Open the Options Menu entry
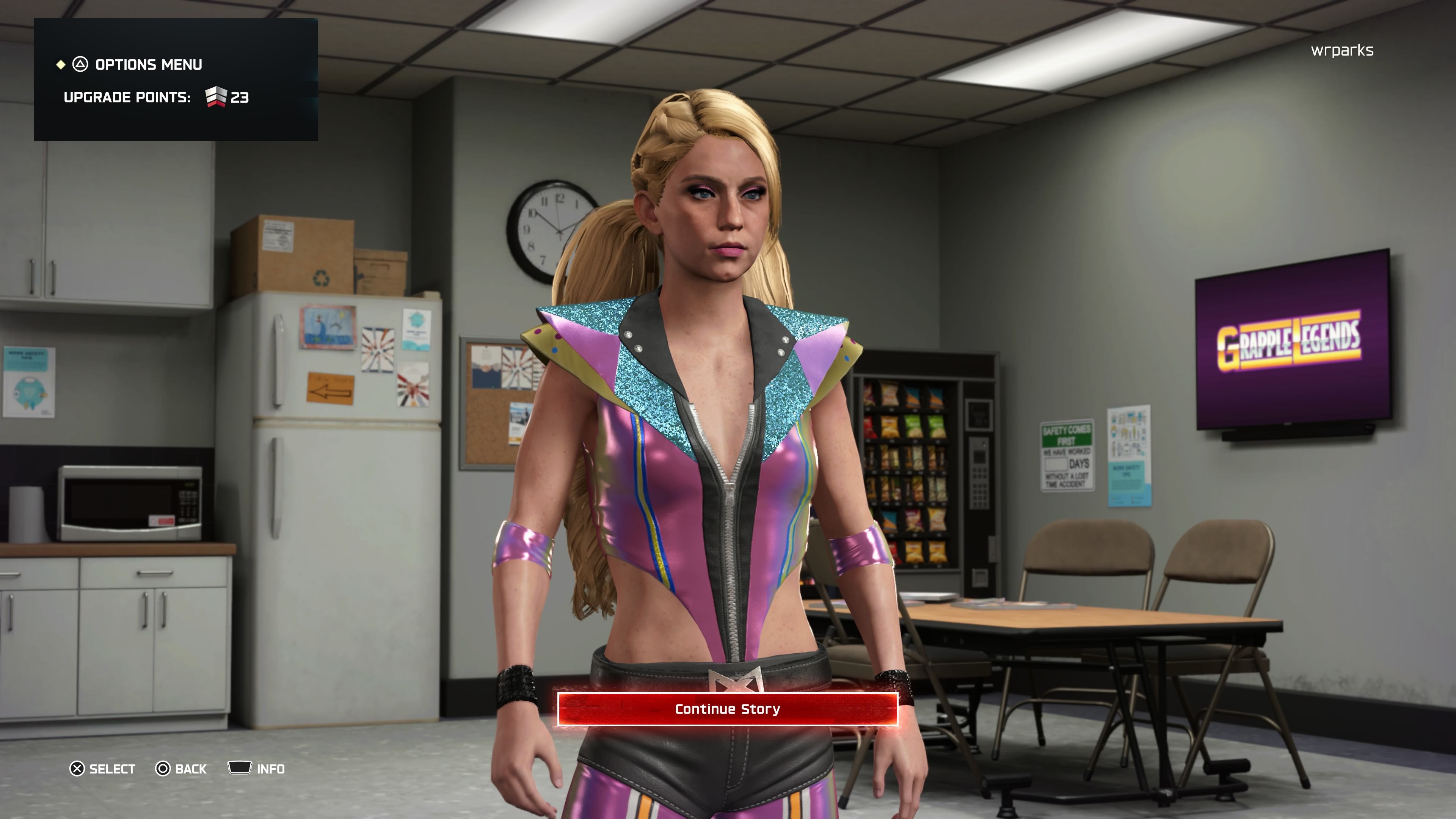 pos(147,64)
